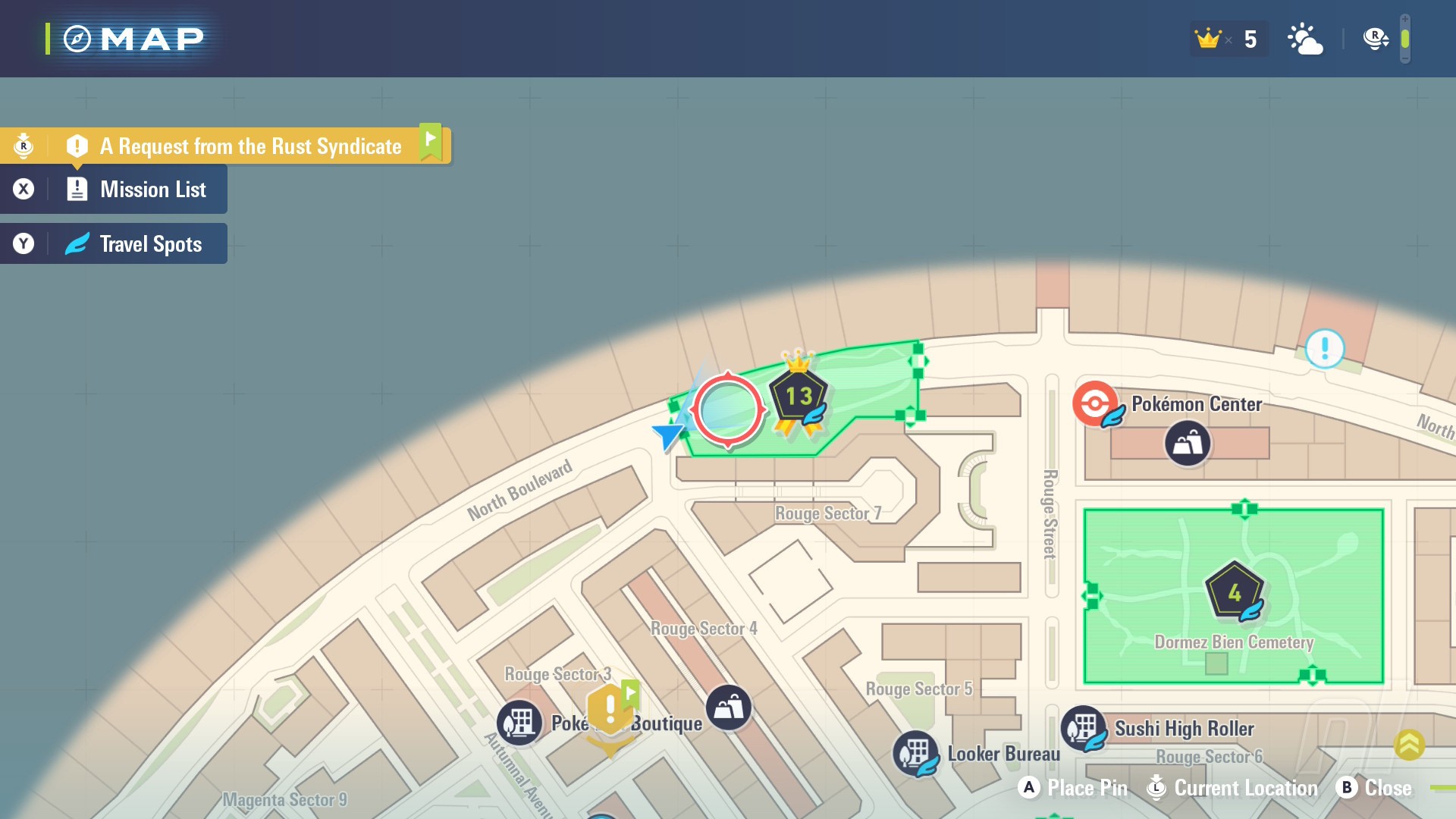
Task: Select the red circular map cursor
Action: [728, 410]
